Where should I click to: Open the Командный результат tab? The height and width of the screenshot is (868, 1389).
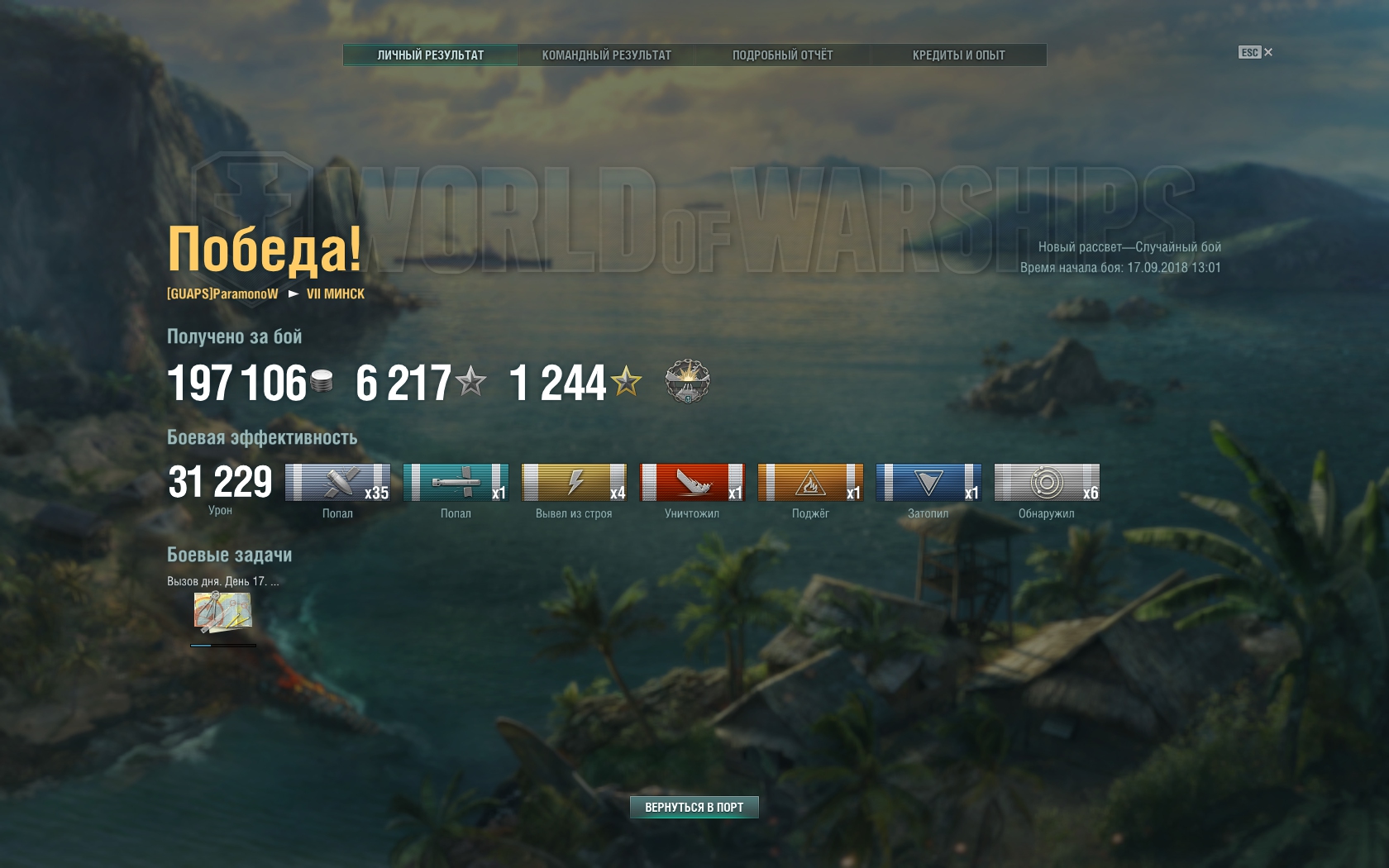606,55
